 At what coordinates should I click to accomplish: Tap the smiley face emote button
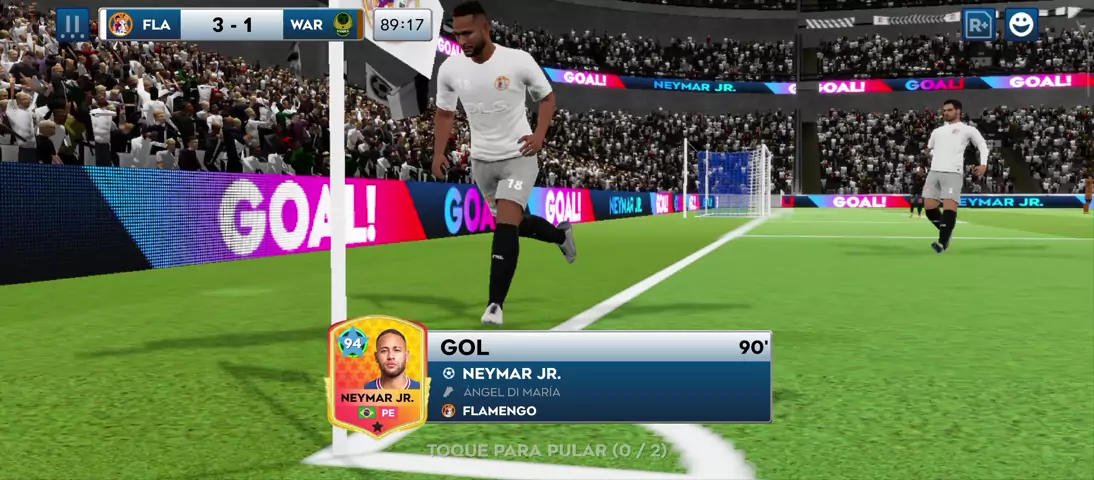[x=1021, y=25]
